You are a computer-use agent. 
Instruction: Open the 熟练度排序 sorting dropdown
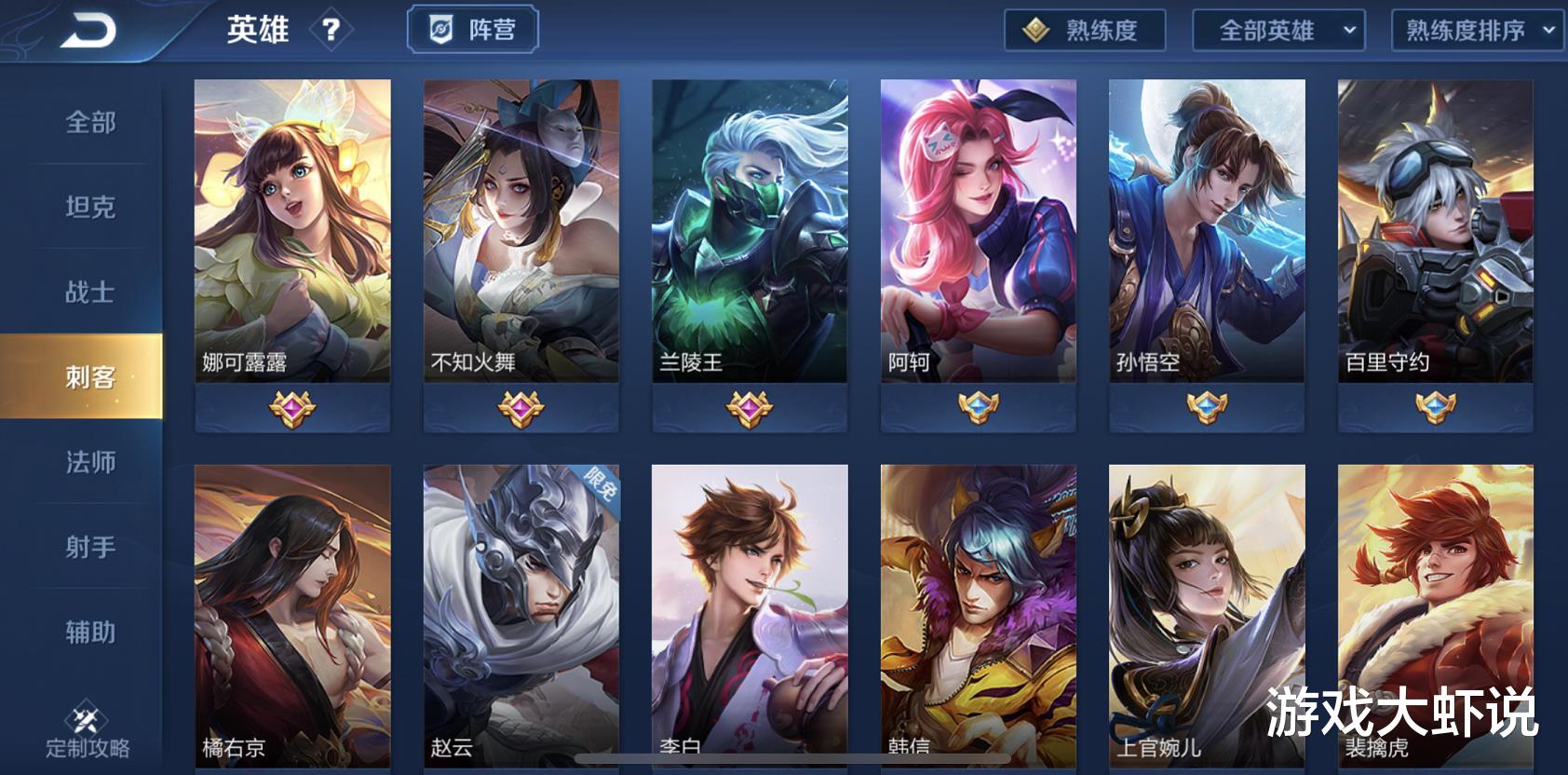[1477, 31]
